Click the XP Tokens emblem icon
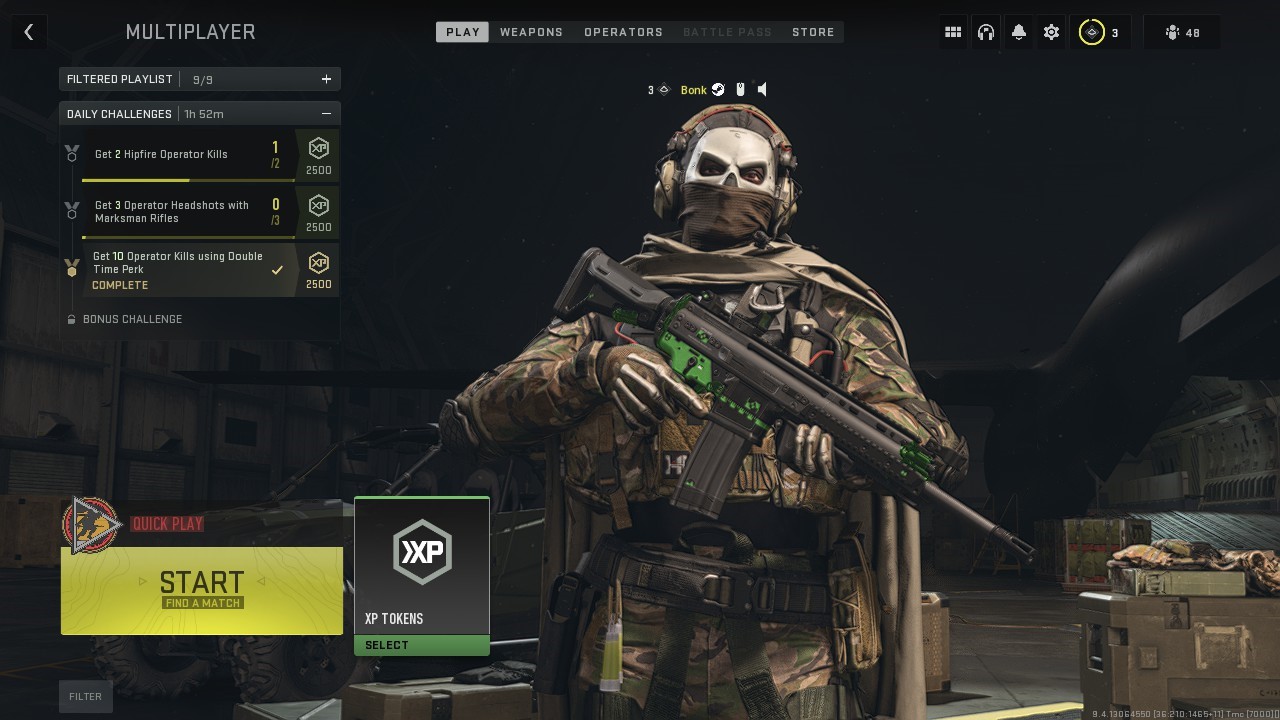This screenshot has width=1280, height=720. pos(421,551)
